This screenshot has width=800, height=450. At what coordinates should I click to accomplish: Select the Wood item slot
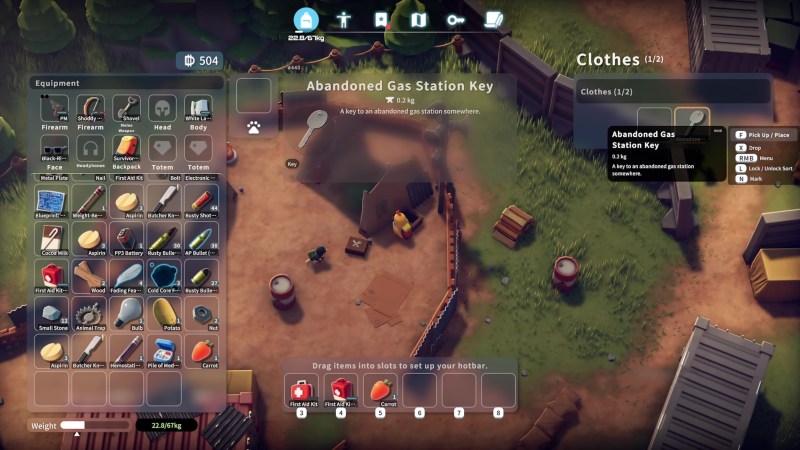point(89,276)
